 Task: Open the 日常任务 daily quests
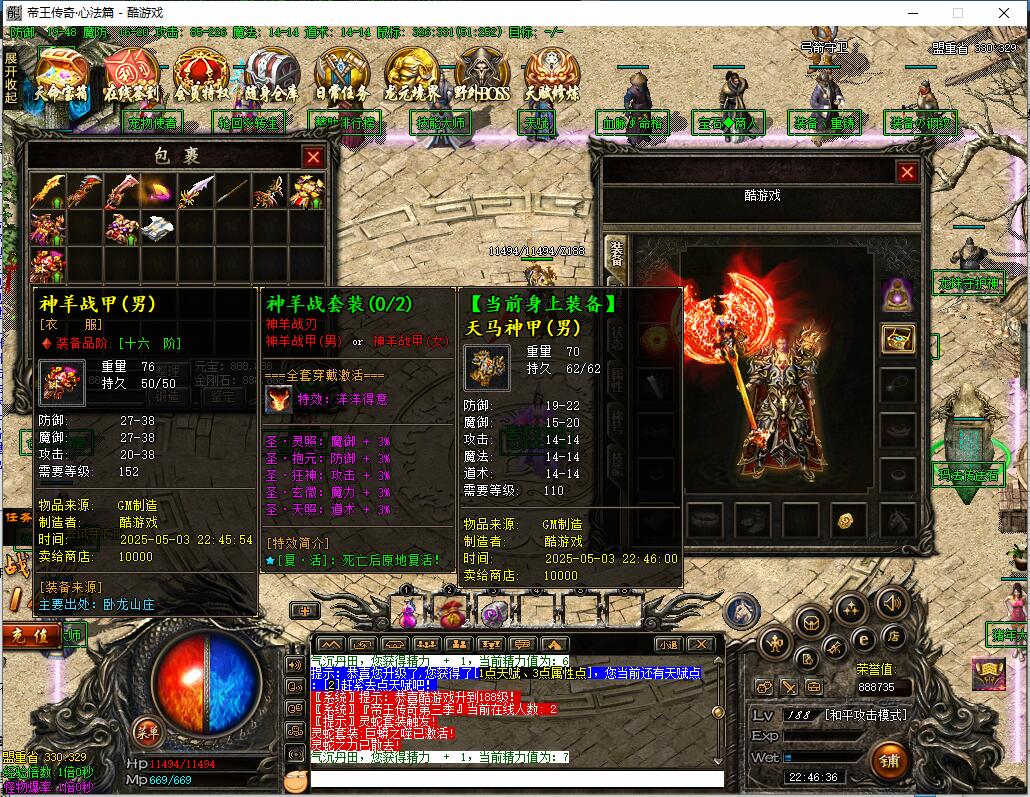click(x=341, y=75)
